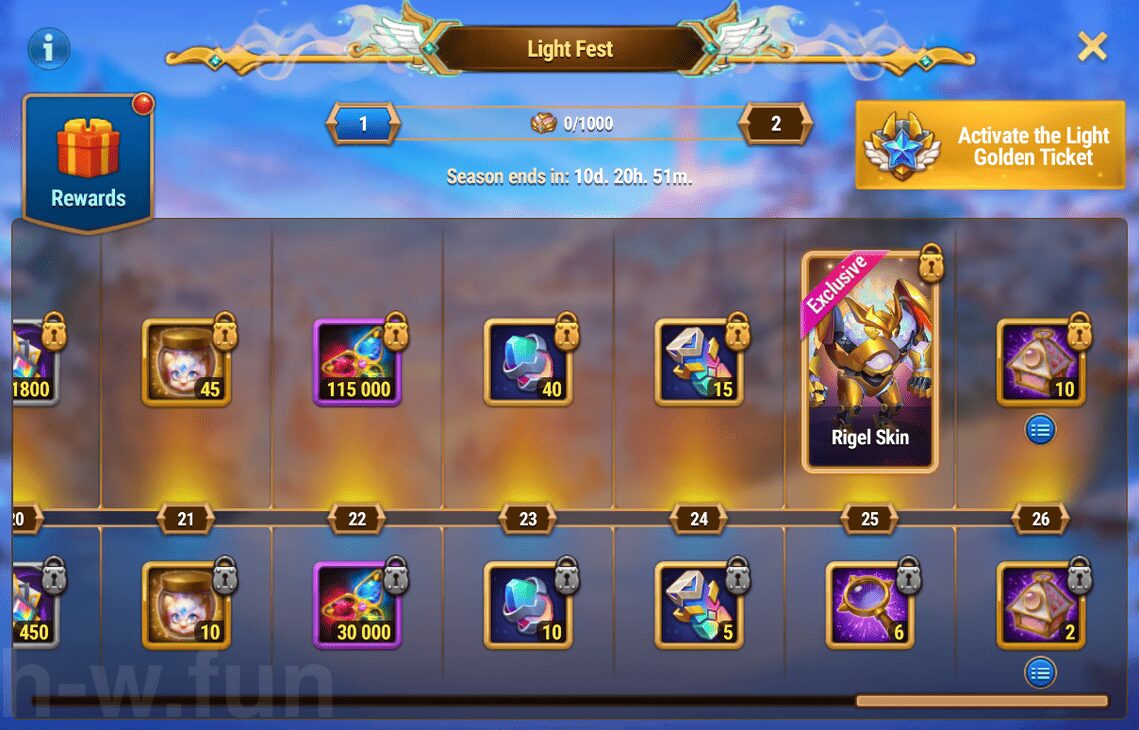The height and width of the screenshot is (730, 1139).
Task: Click the cat jar reward with 10
Action: [186, 604]
